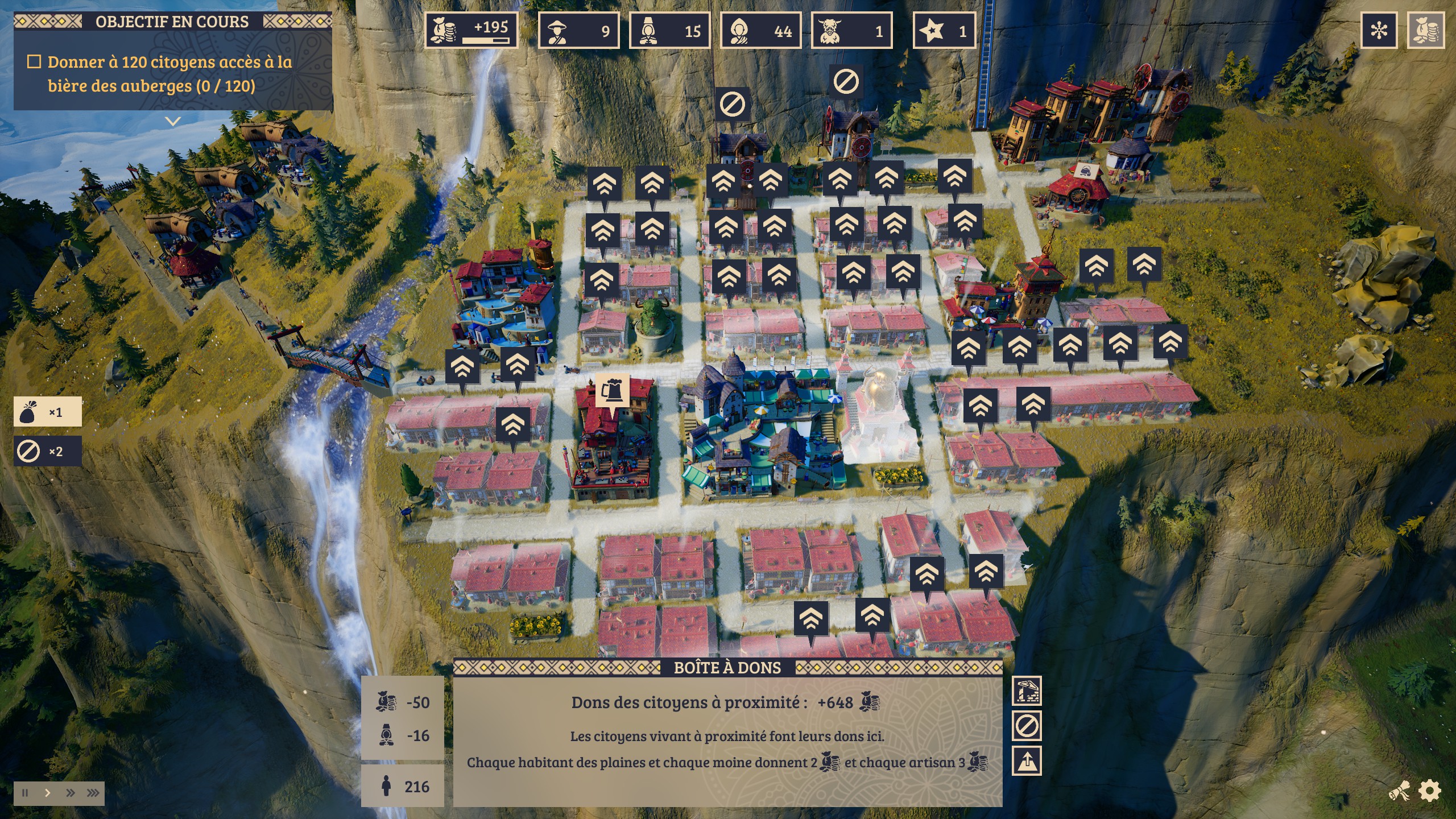This screenshot has width=1456, height=819.
Task: Select the money income counter showing +195
Action: click(x=471, y=30)
